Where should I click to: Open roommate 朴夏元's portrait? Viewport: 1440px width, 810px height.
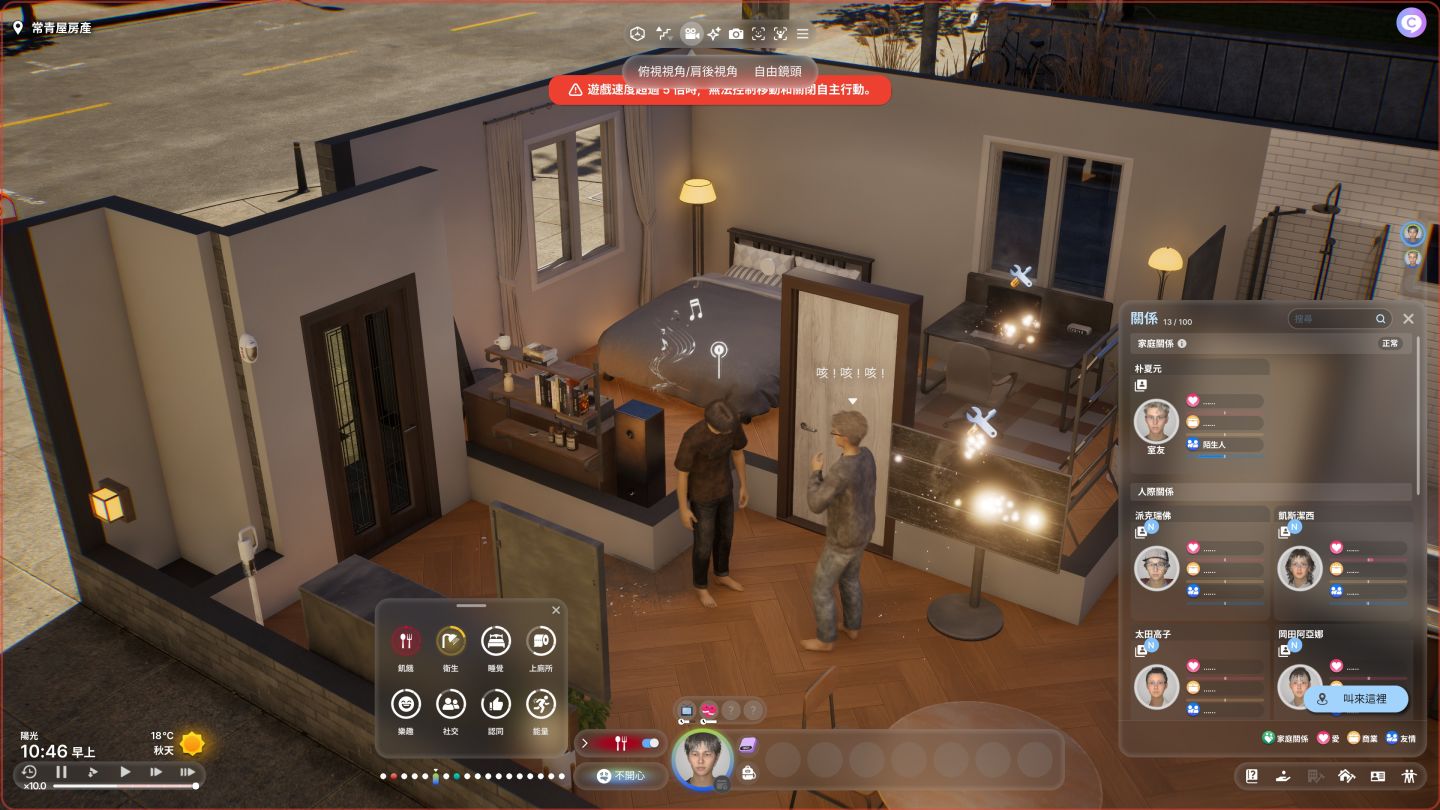click(1156, 421)
